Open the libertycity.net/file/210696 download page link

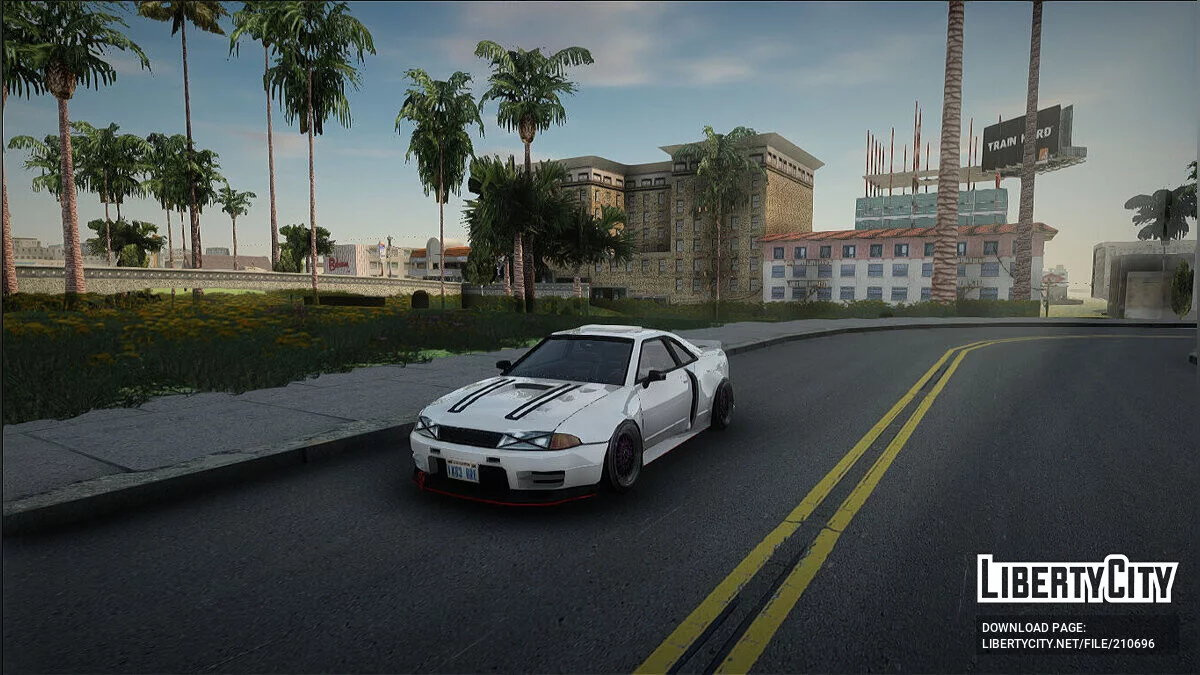(x=1067, y=643)
